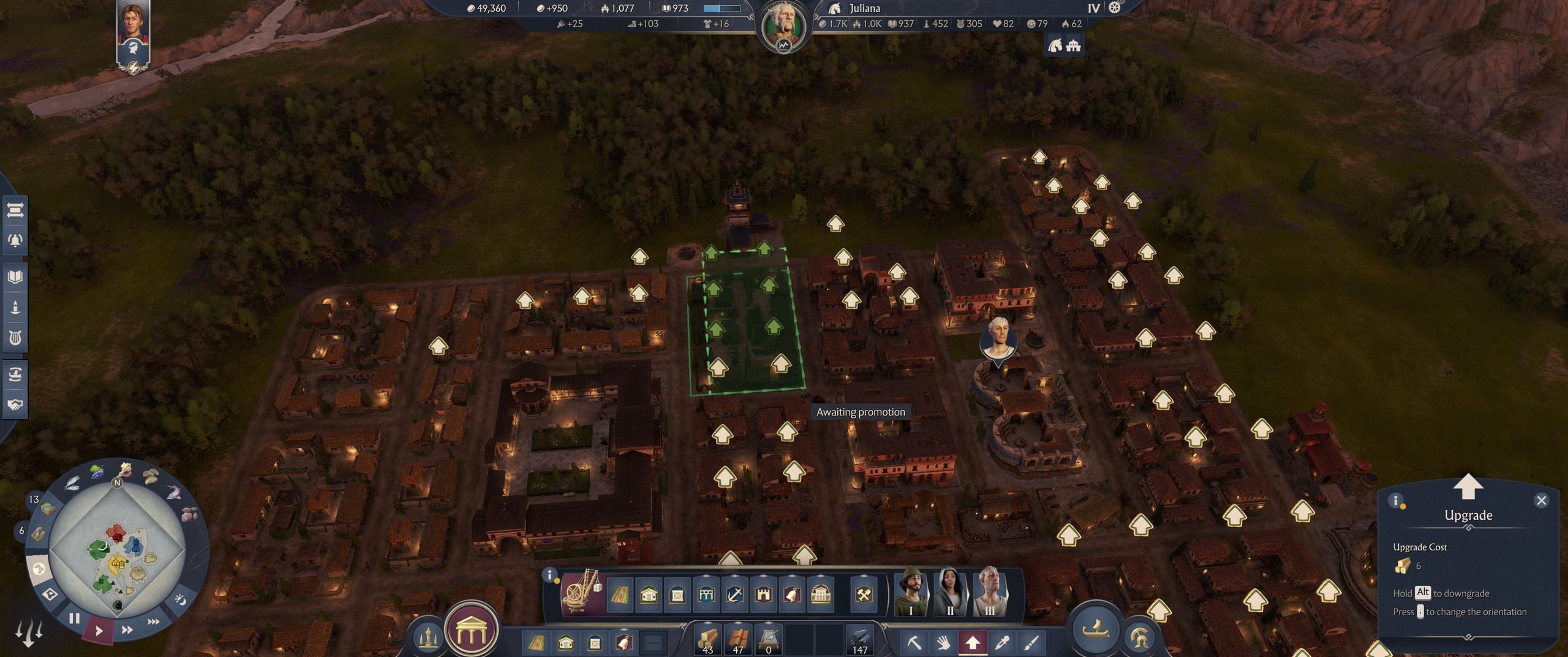Pause the game speed
Screen dimensions: 1568x657
(74, 618)
